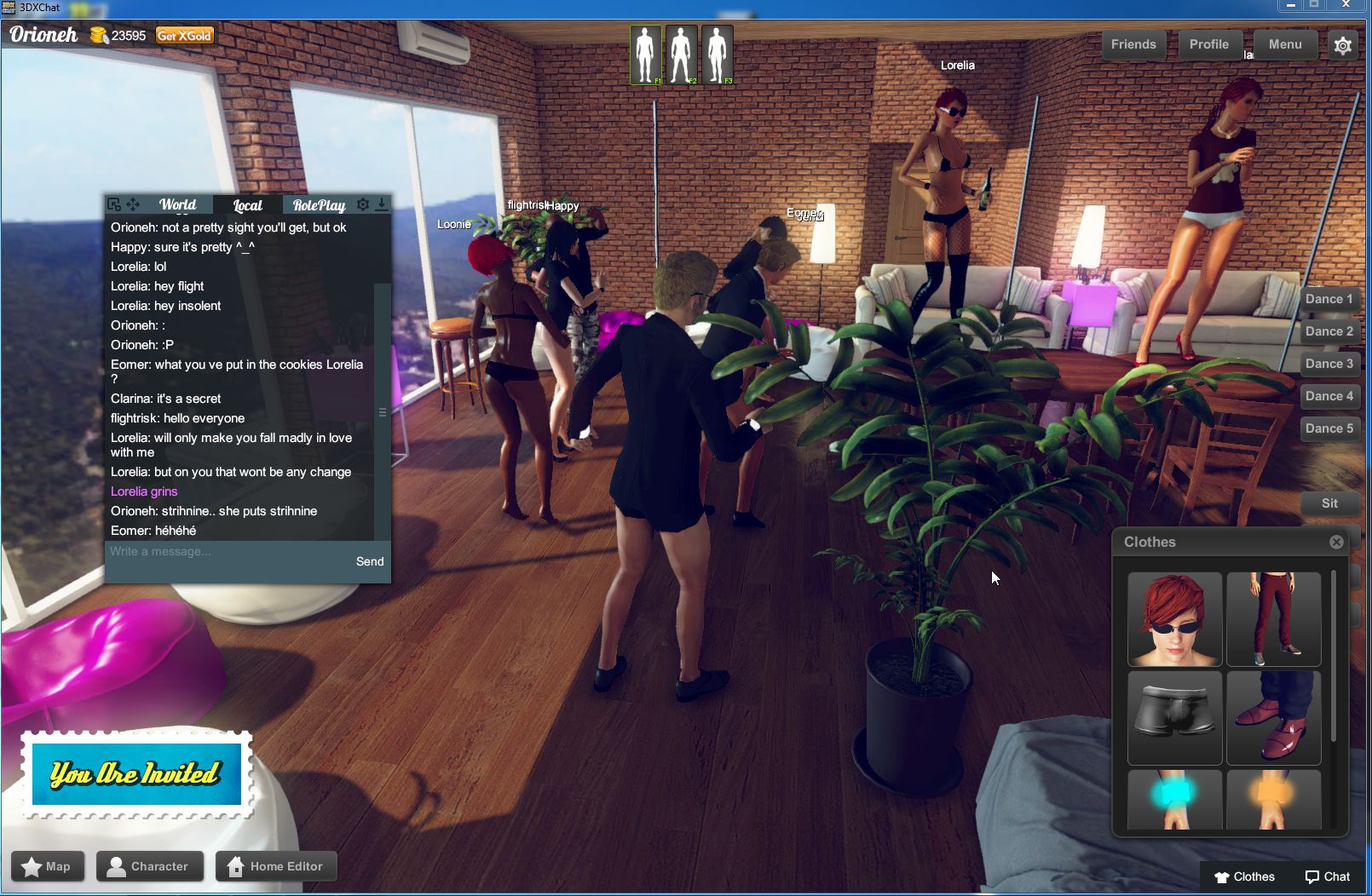
Task: Toggle the Clothes panel at bottom right
Action: point(1244,876)
